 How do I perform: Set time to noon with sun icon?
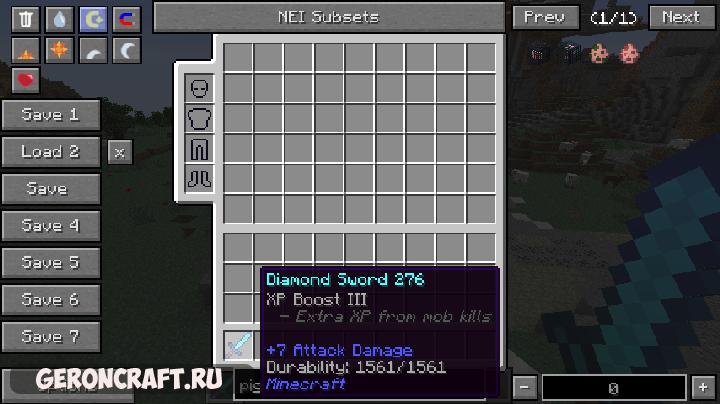59,49
